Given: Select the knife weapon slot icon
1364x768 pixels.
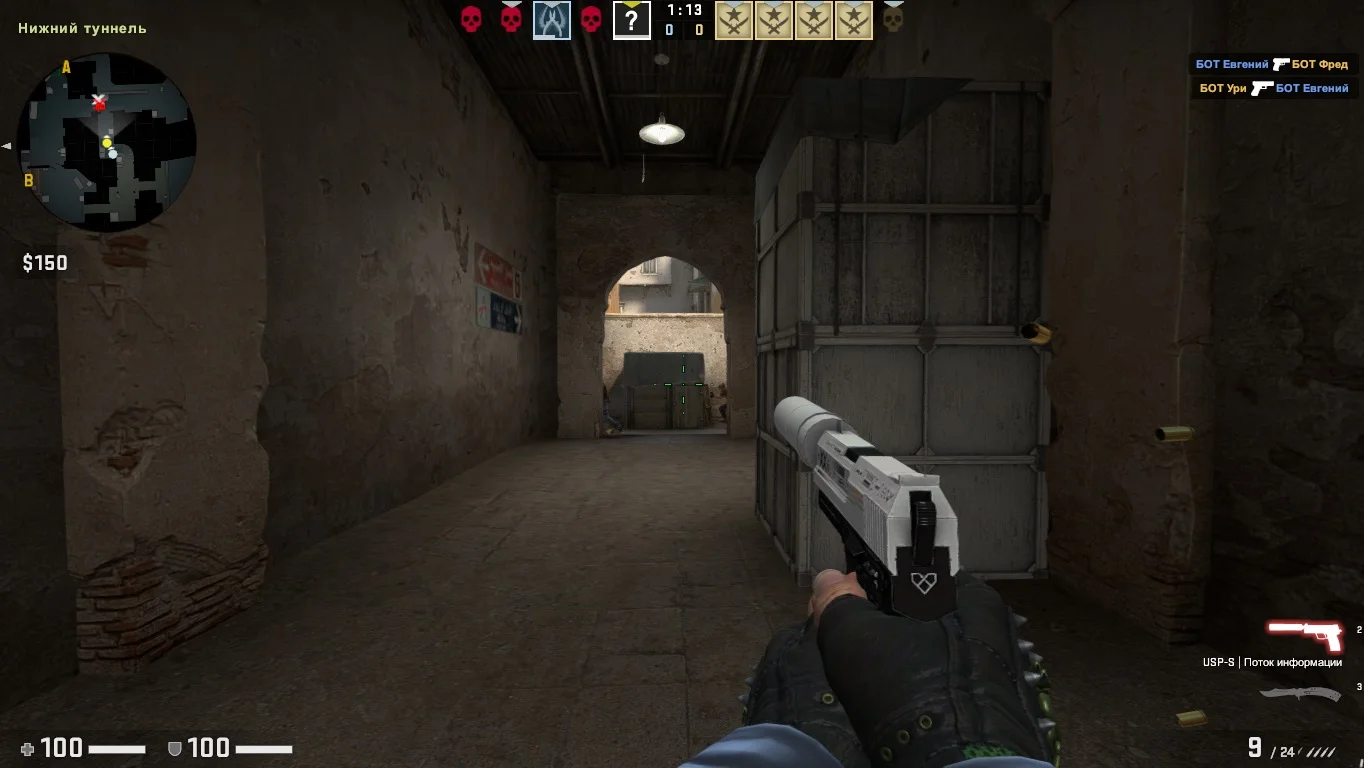Looking at the screenshot, I should (x=1300, y=693).
